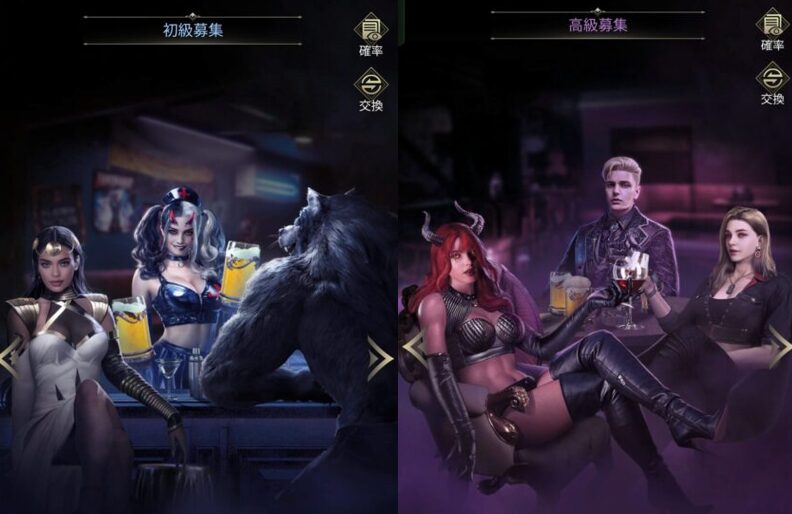The image size is (792, 514).
Task: Click the left arrow of the 高級募集 banner
Action: click(x=413, y=348)
